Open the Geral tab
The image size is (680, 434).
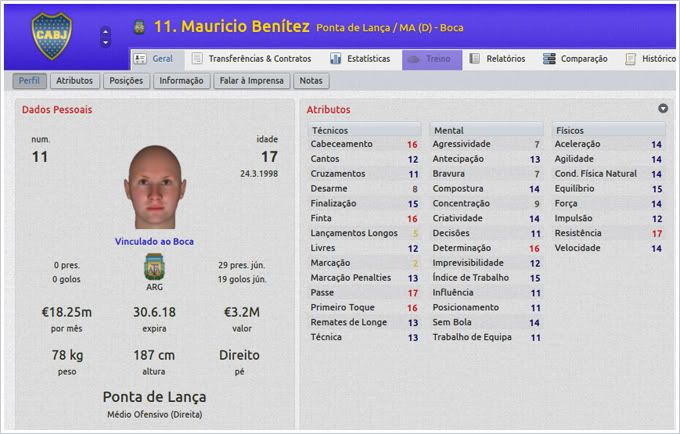point(154,59)
